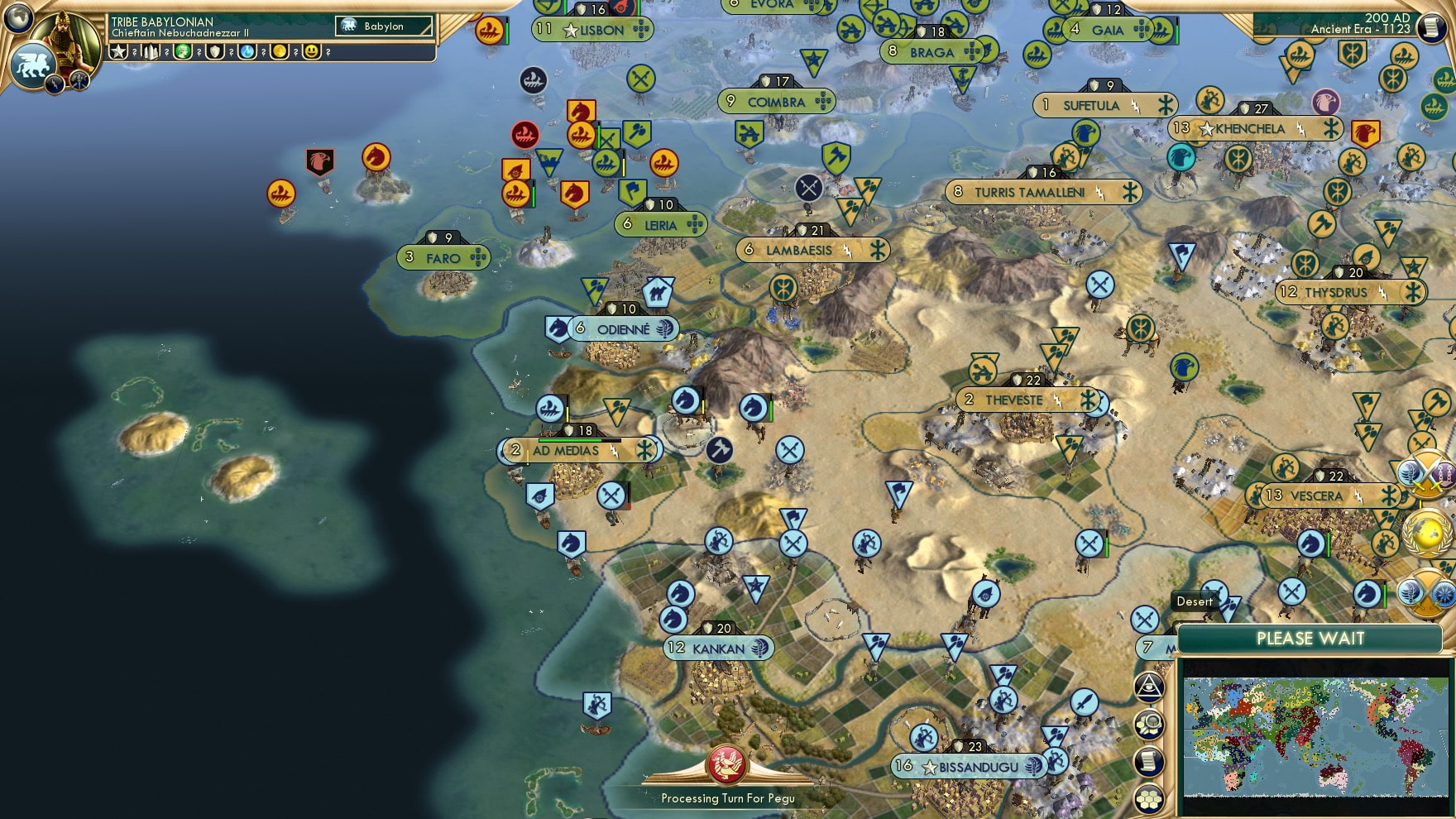This screenshot has width=1456, height=819.
Task: Click the gold coin status icon
Action: 280,51
